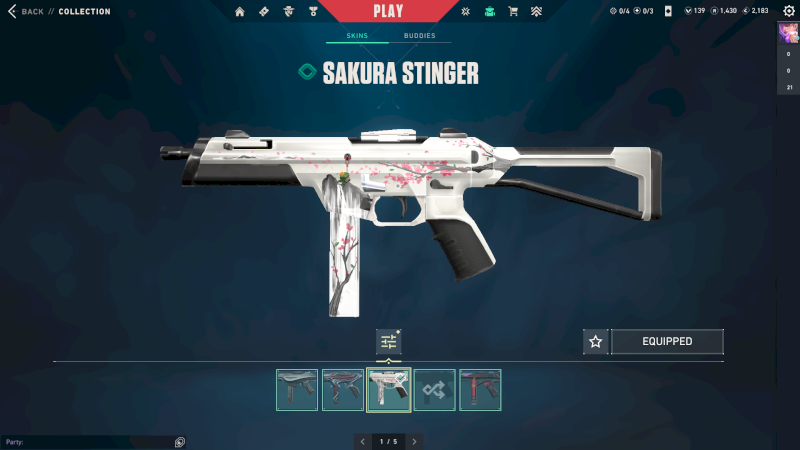
Task: Open the Home screen icon
Action: pos(240,12)
